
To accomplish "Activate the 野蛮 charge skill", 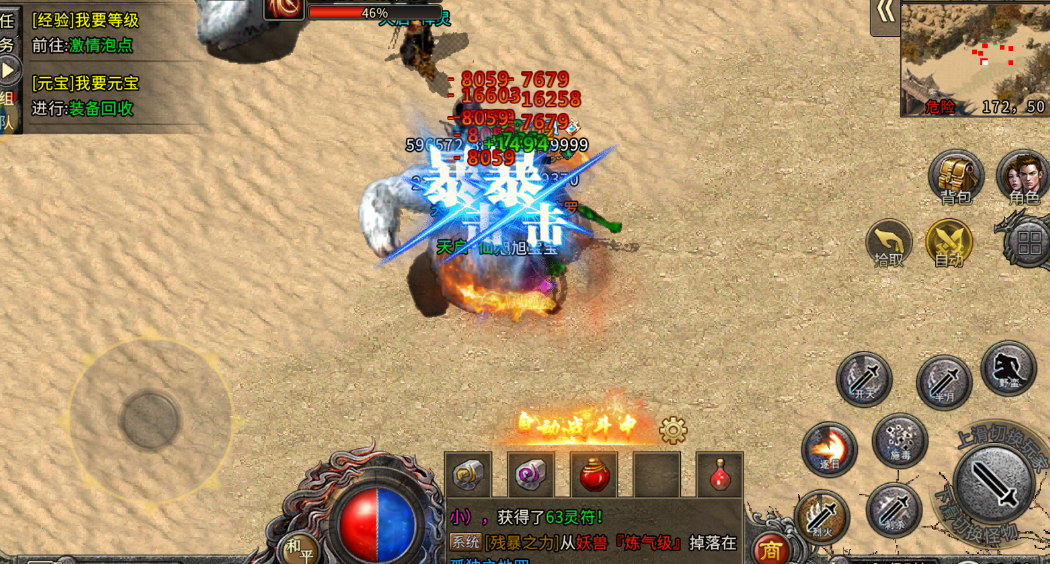I will (x=1008, y=368).
